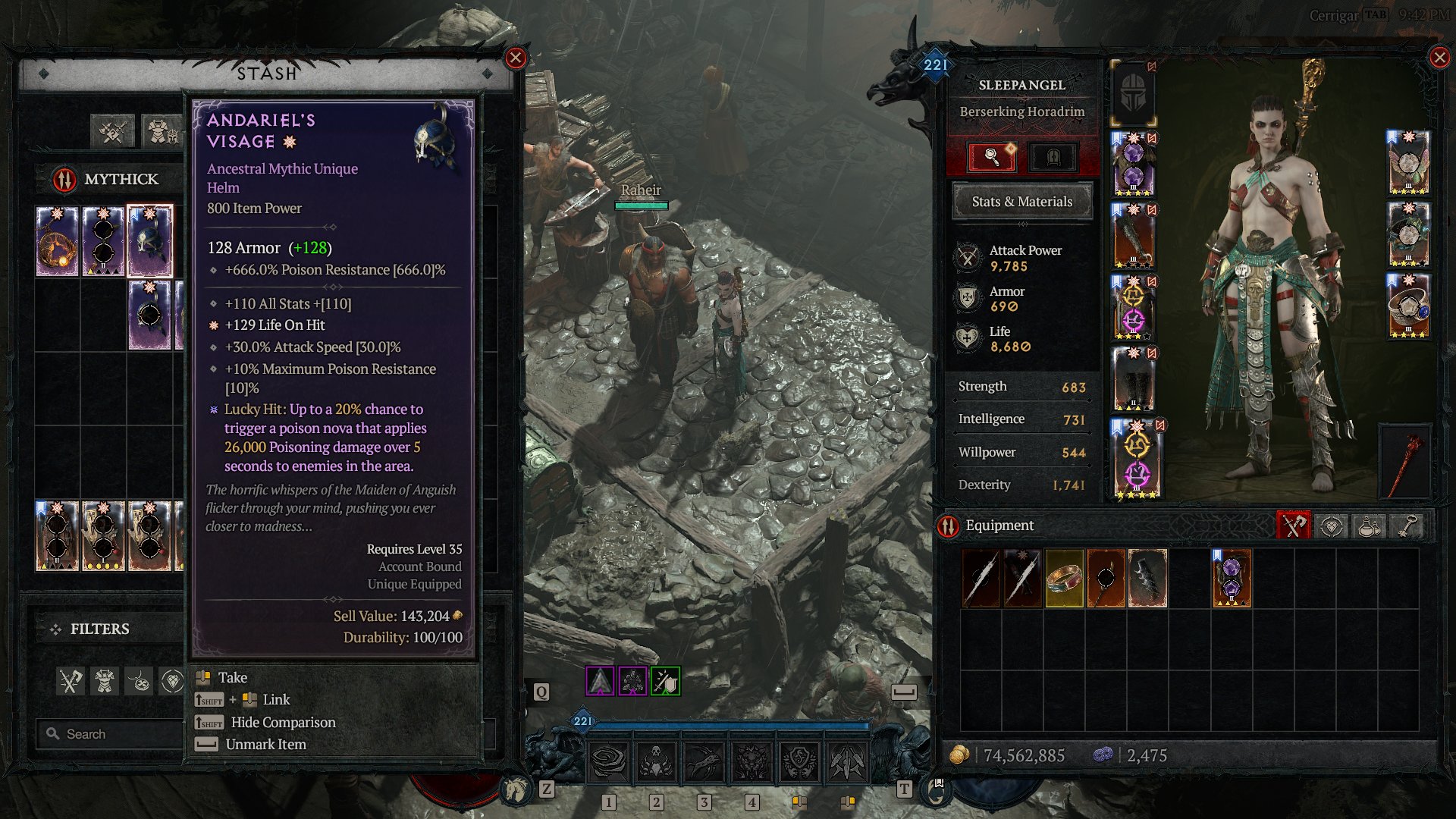
Task: Sort the Equipment inventory with the red arrows button
Action: [948, 526]
